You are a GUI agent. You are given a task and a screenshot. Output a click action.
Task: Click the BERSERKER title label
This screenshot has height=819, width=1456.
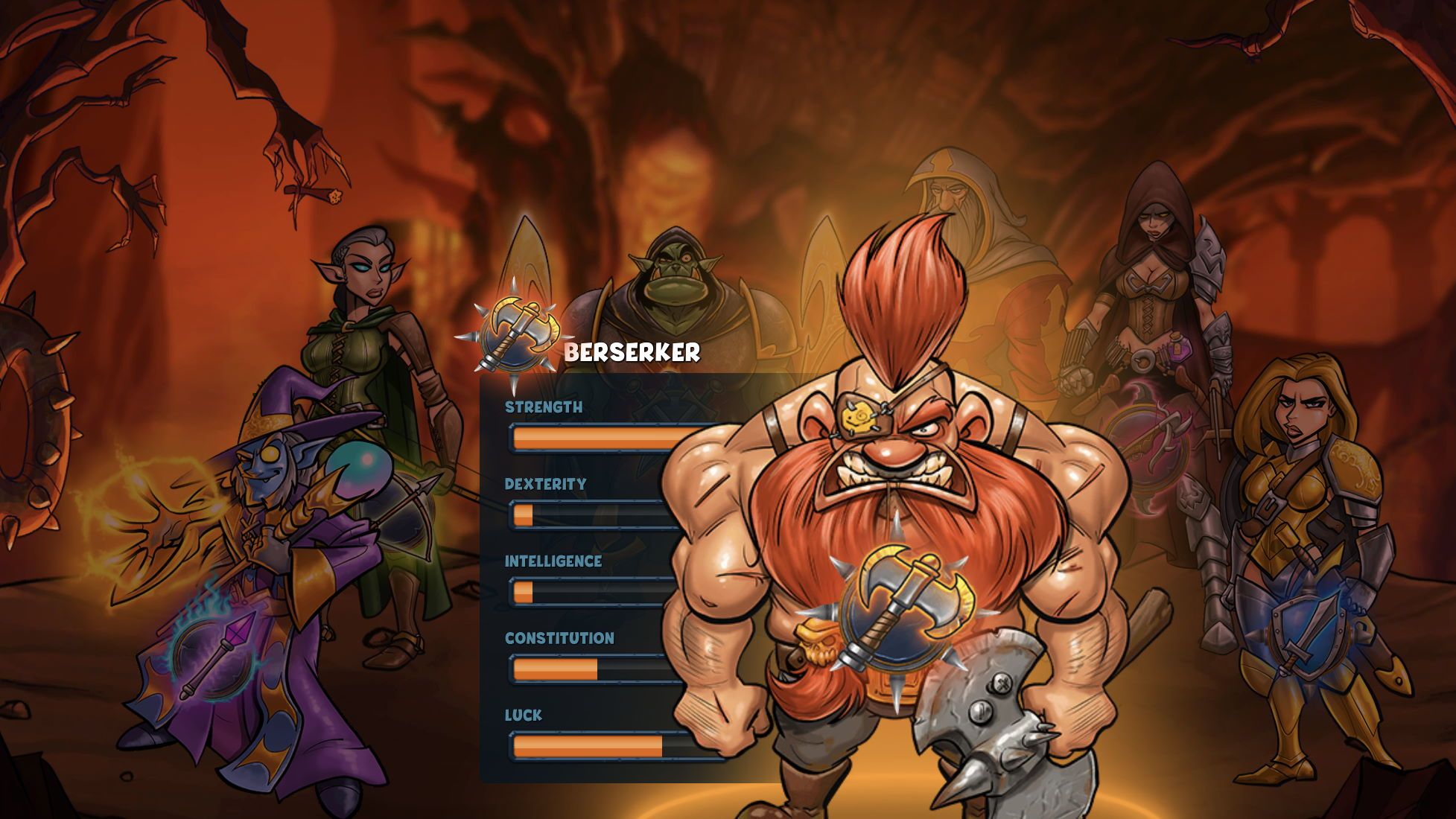point(632,354)
